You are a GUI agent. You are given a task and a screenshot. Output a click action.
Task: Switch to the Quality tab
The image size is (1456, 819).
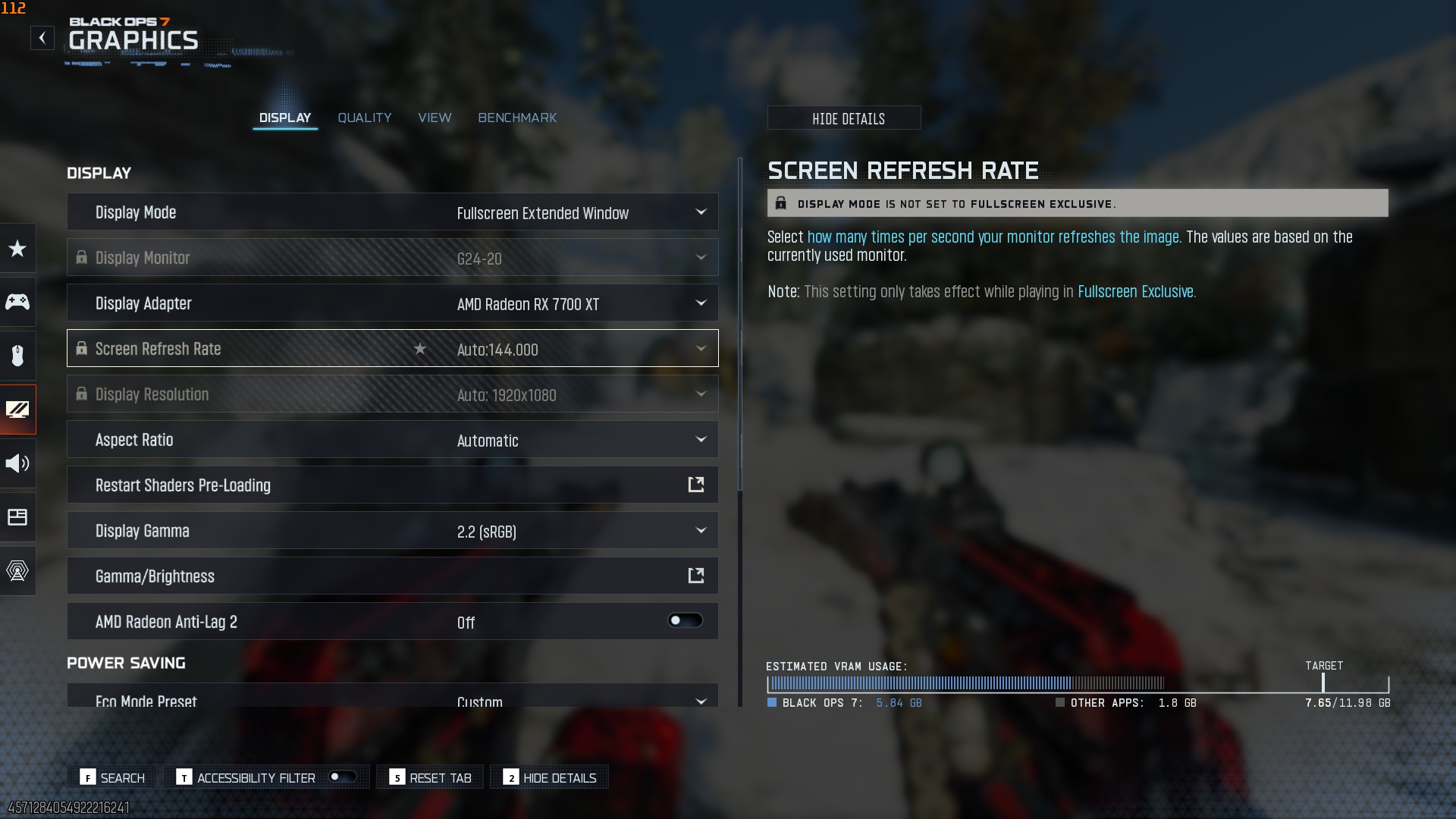(364, 118)
